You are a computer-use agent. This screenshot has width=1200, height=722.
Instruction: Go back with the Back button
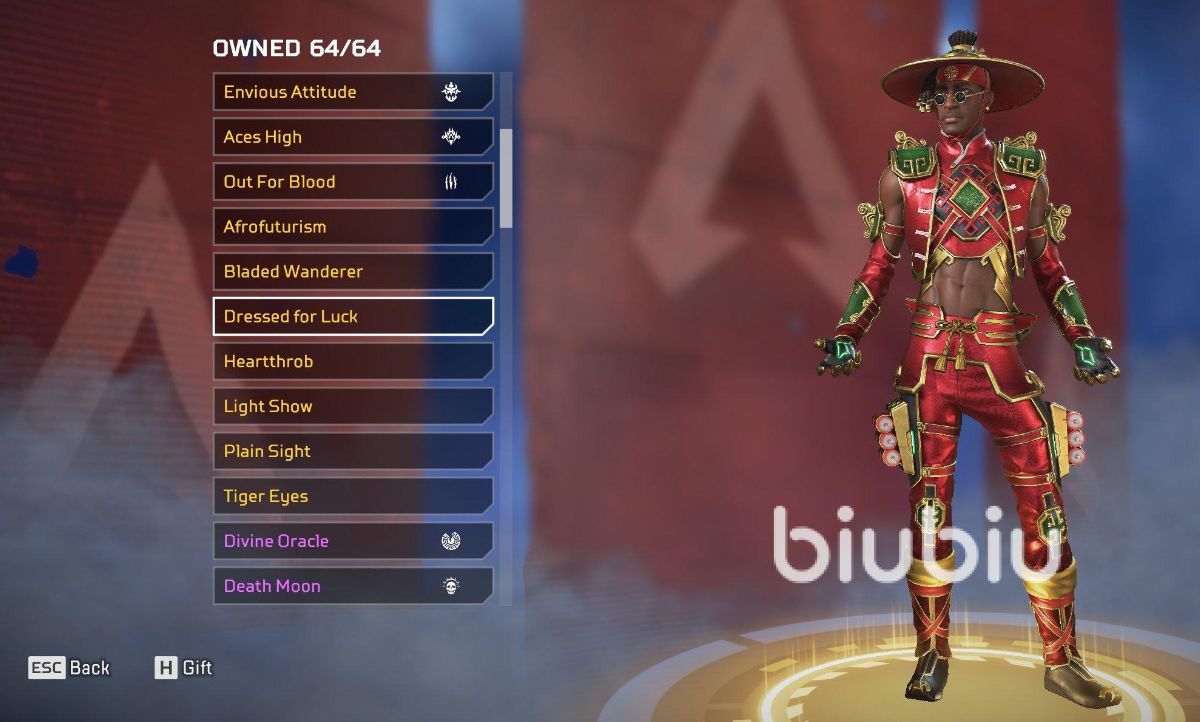[x=70, y=668]
